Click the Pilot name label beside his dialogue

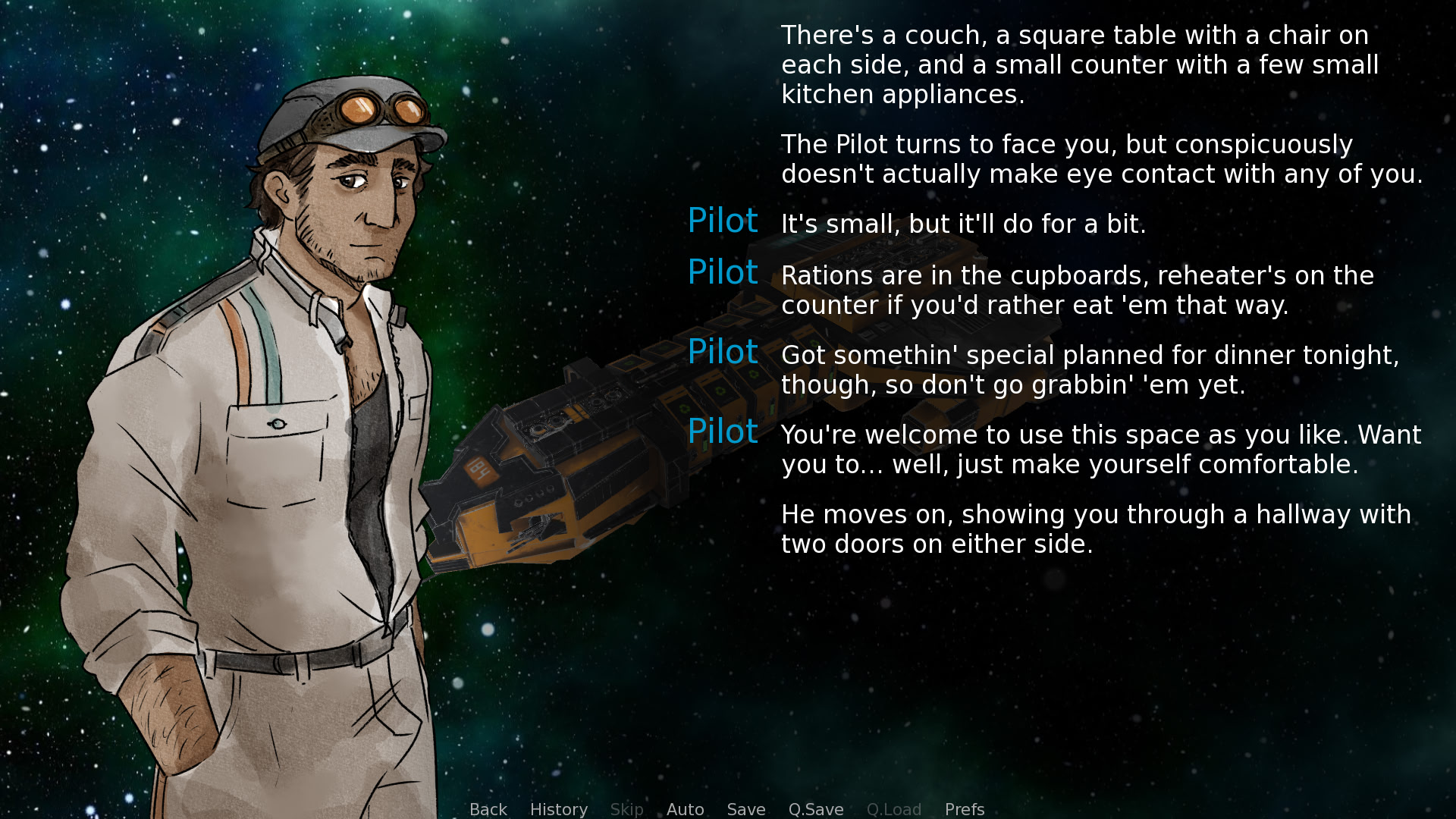[x=723, y=221]
